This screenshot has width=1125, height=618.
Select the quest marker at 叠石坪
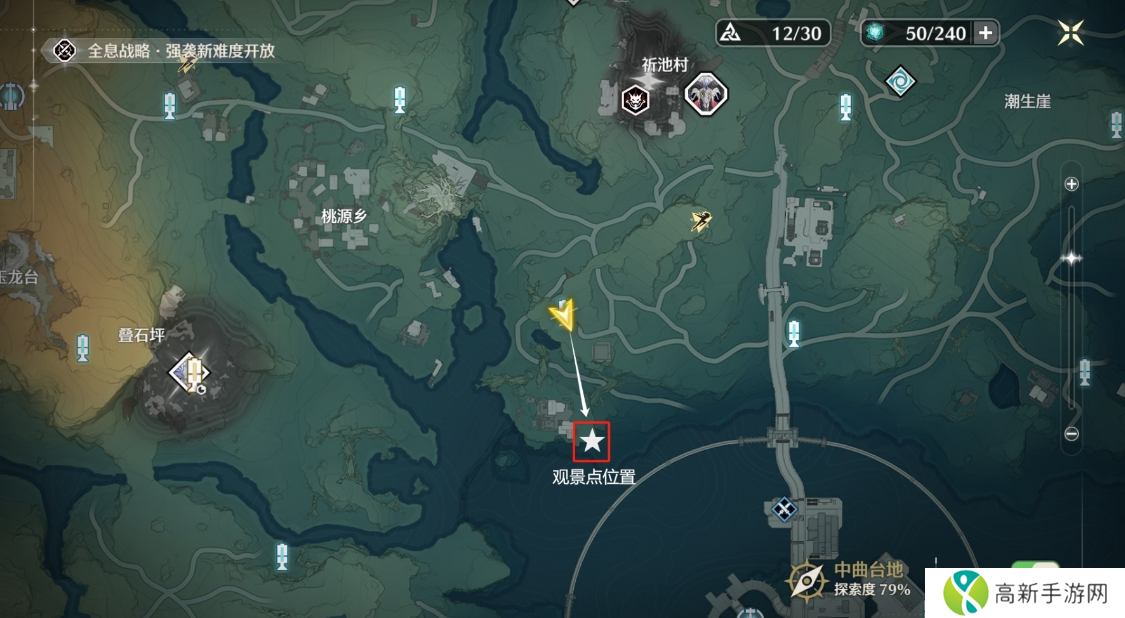[x=190, y=372]
